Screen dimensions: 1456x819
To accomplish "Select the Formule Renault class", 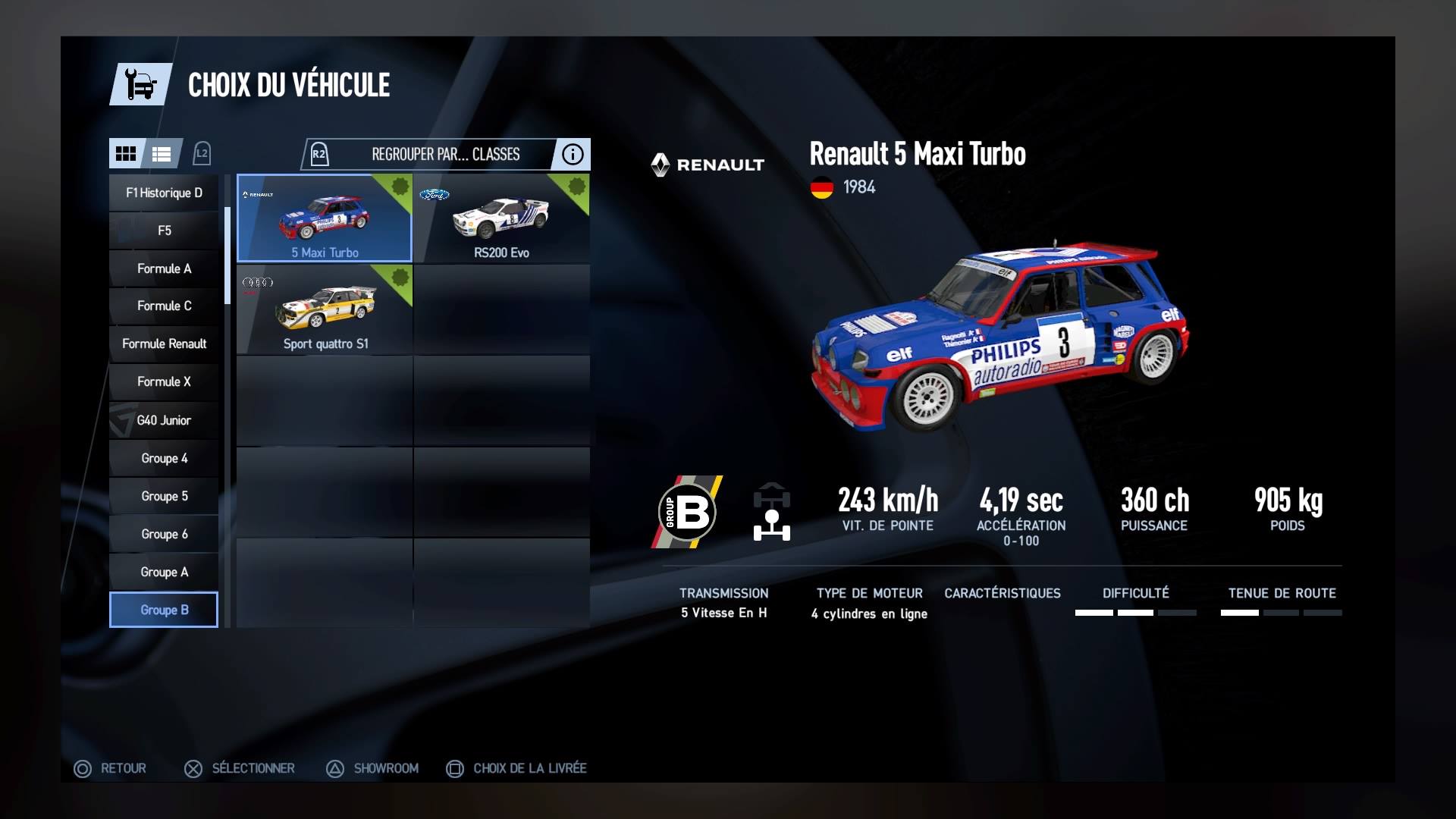I will tap(164, 344).
